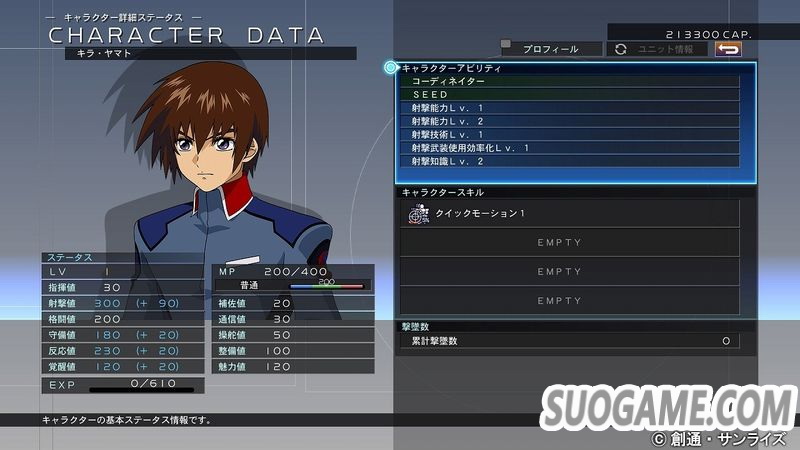
Task: Pick the 射撃知識Lv. 2 ability row
Action: (571, 161)
